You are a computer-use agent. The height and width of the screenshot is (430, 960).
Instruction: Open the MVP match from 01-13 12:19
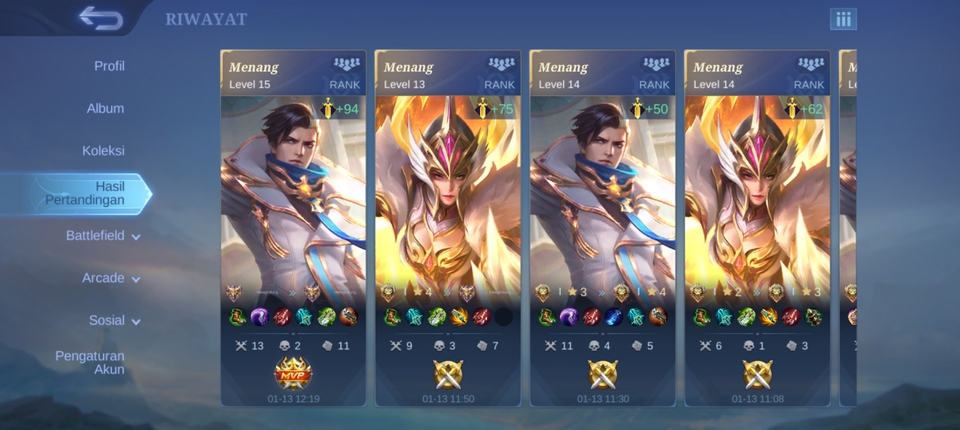point(293,228)
